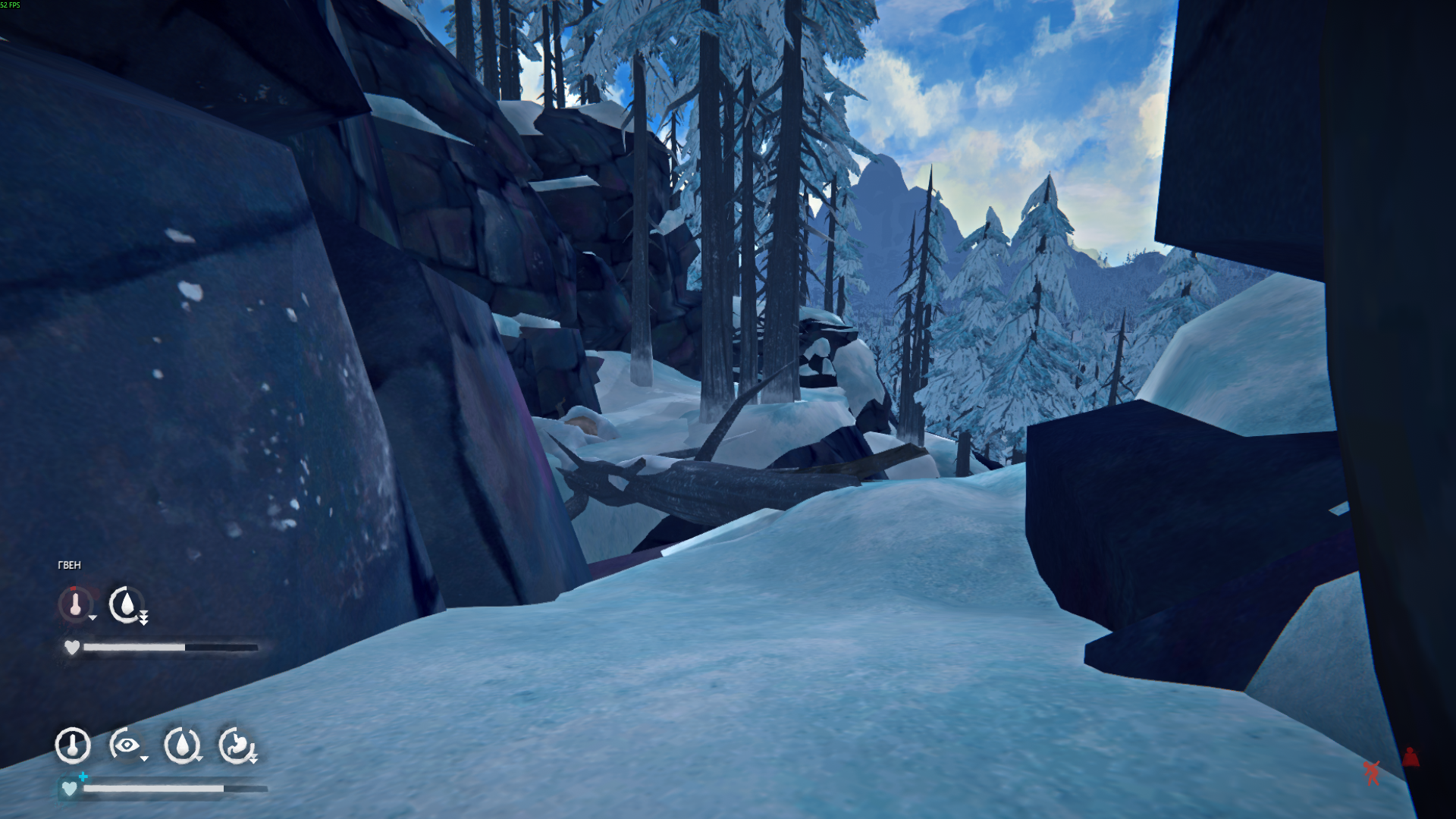Click ГВЕН's red thermometer cold icon
Viewport: 1456px width, 819px height.
click(75, 604)
